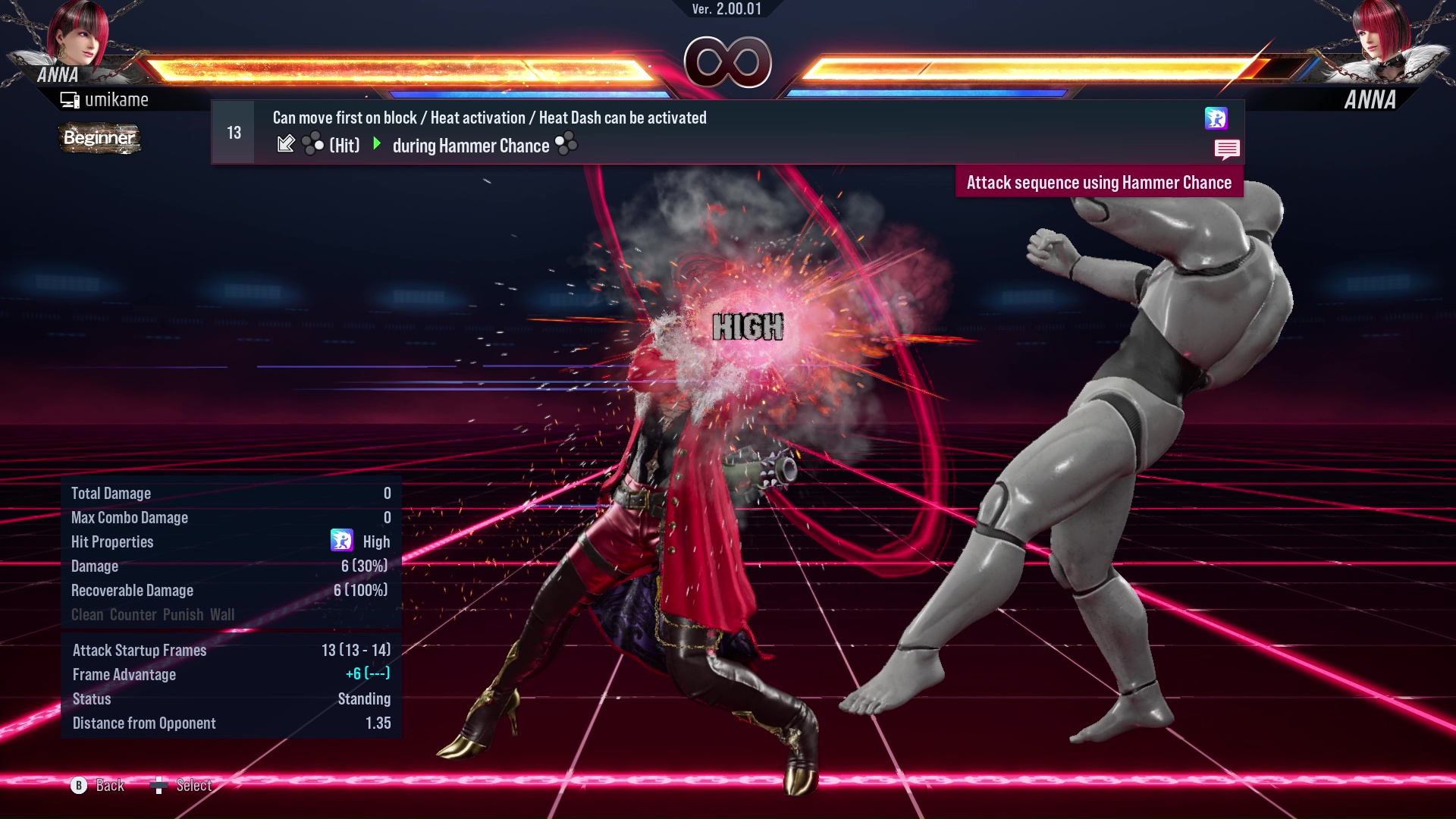Click the infinity timer symbol
This screenshot has height=819, width=1456.
tap(726, 62)
